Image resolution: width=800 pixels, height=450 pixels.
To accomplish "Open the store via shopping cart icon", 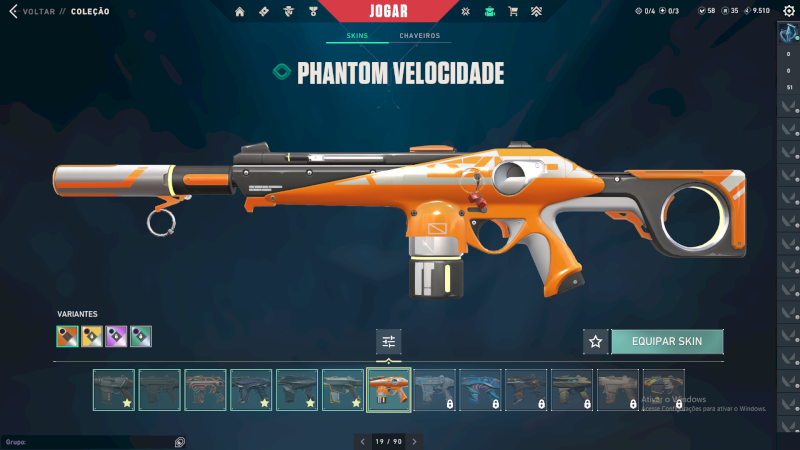I will point(513,12).
